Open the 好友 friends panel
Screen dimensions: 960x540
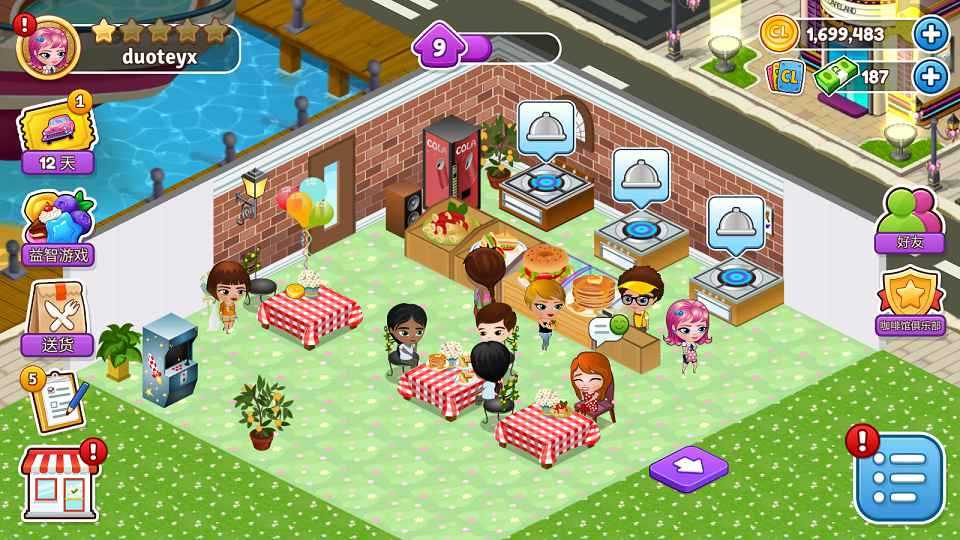tap(909, 220)
